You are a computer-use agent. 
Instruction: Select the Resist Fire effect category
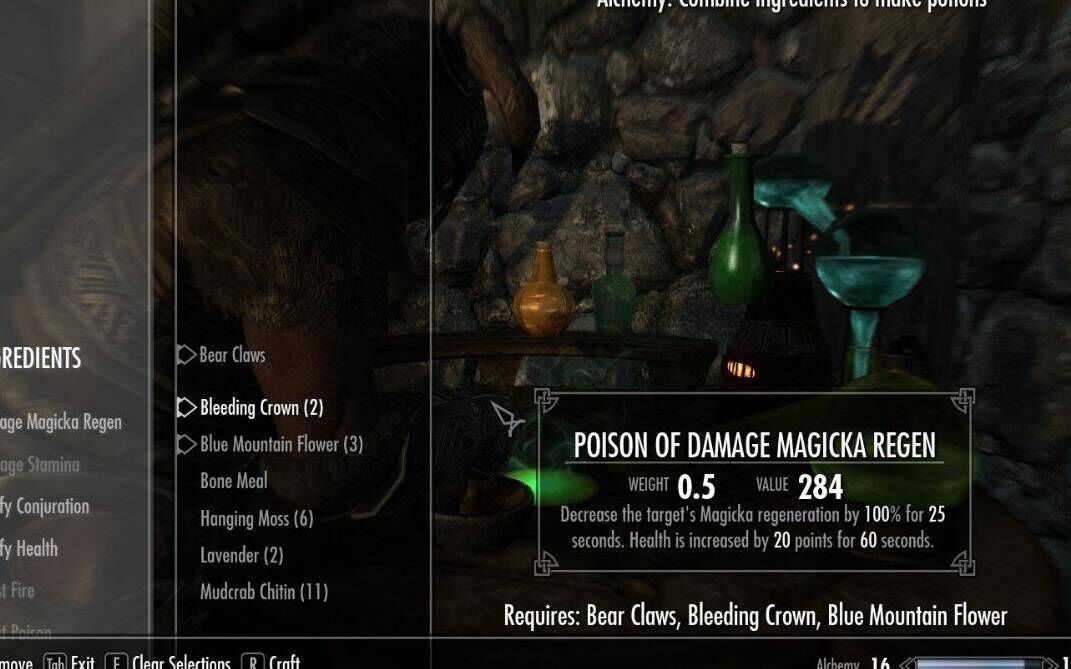(x=18, y=590)
